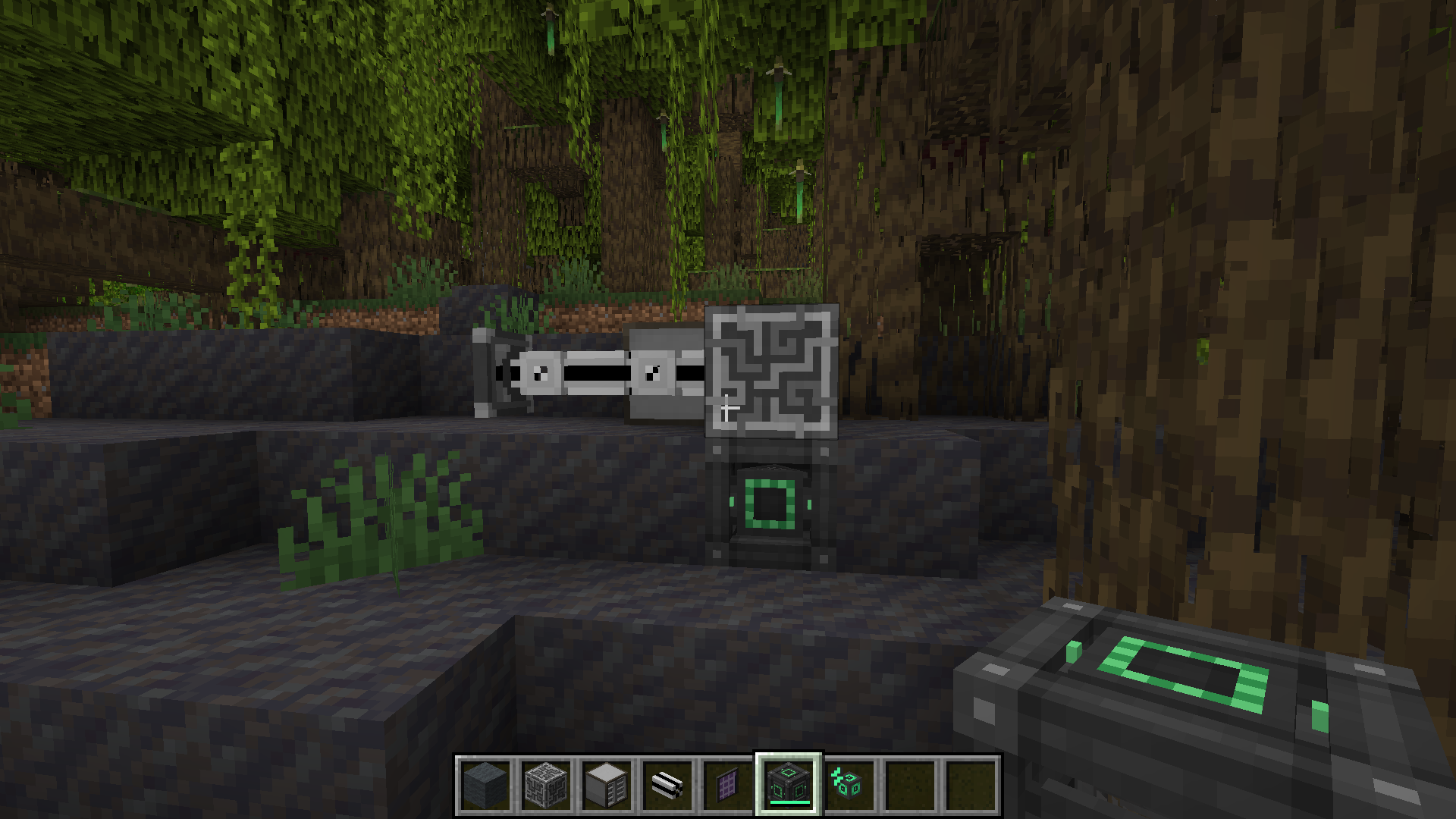Select the maze-patterned controller block slot
The height and width of the screenshot is (819, 1456).
point(546,785)
